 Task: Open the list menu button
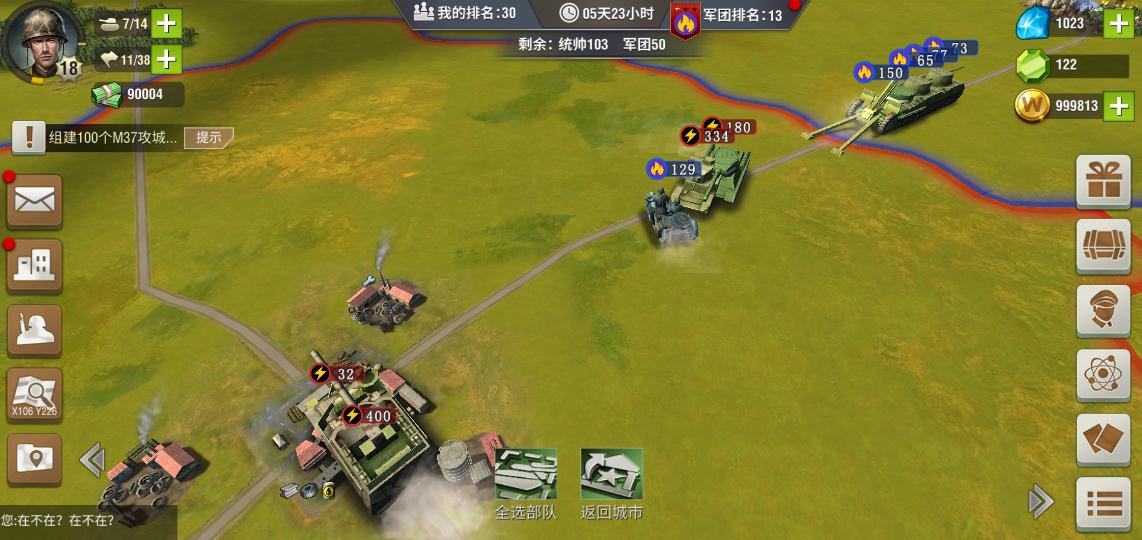coord(1103,504)
